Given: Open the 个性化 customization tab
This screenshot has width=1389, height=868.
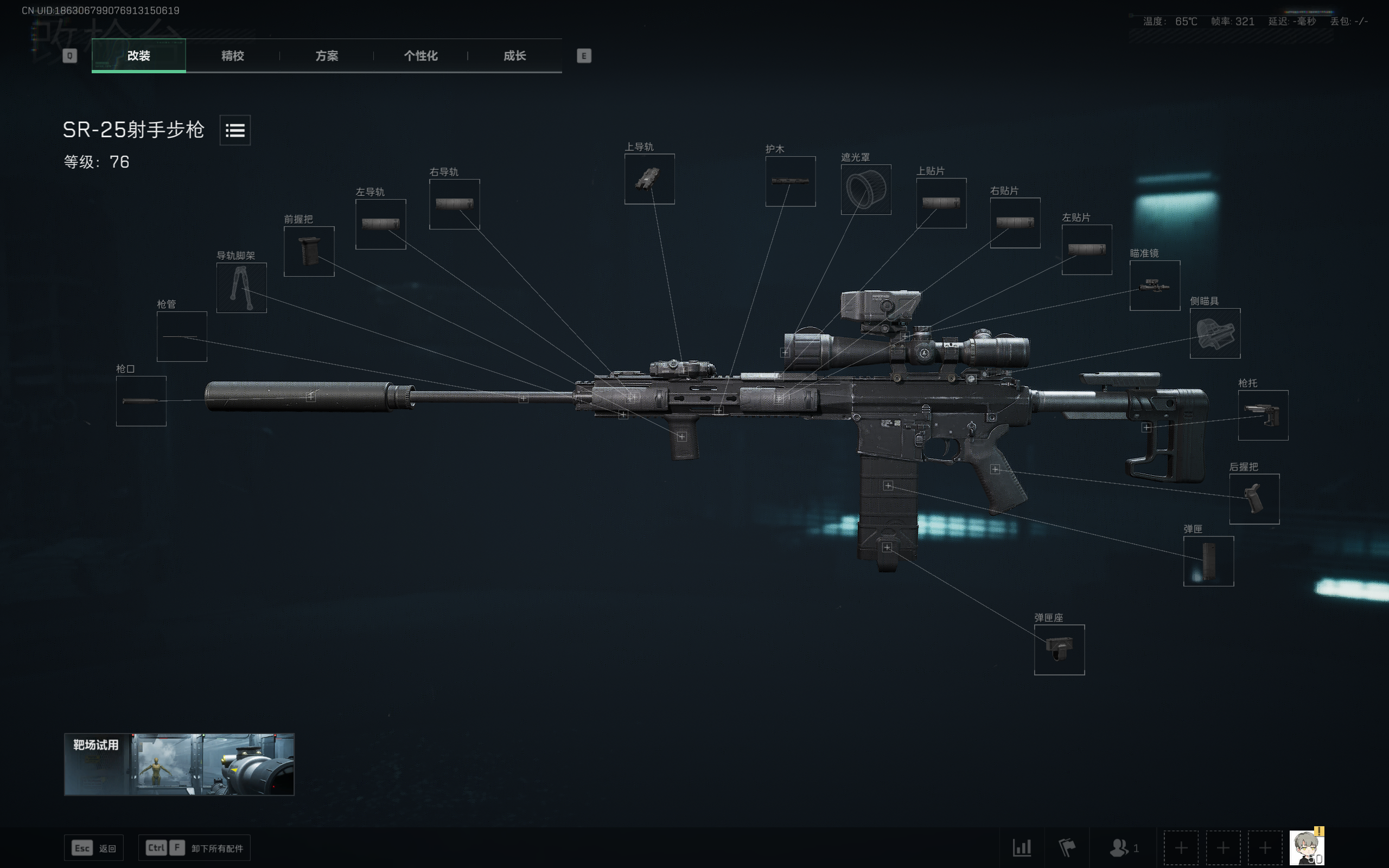Looking at the screenshot, I should [x=420, y=56].
